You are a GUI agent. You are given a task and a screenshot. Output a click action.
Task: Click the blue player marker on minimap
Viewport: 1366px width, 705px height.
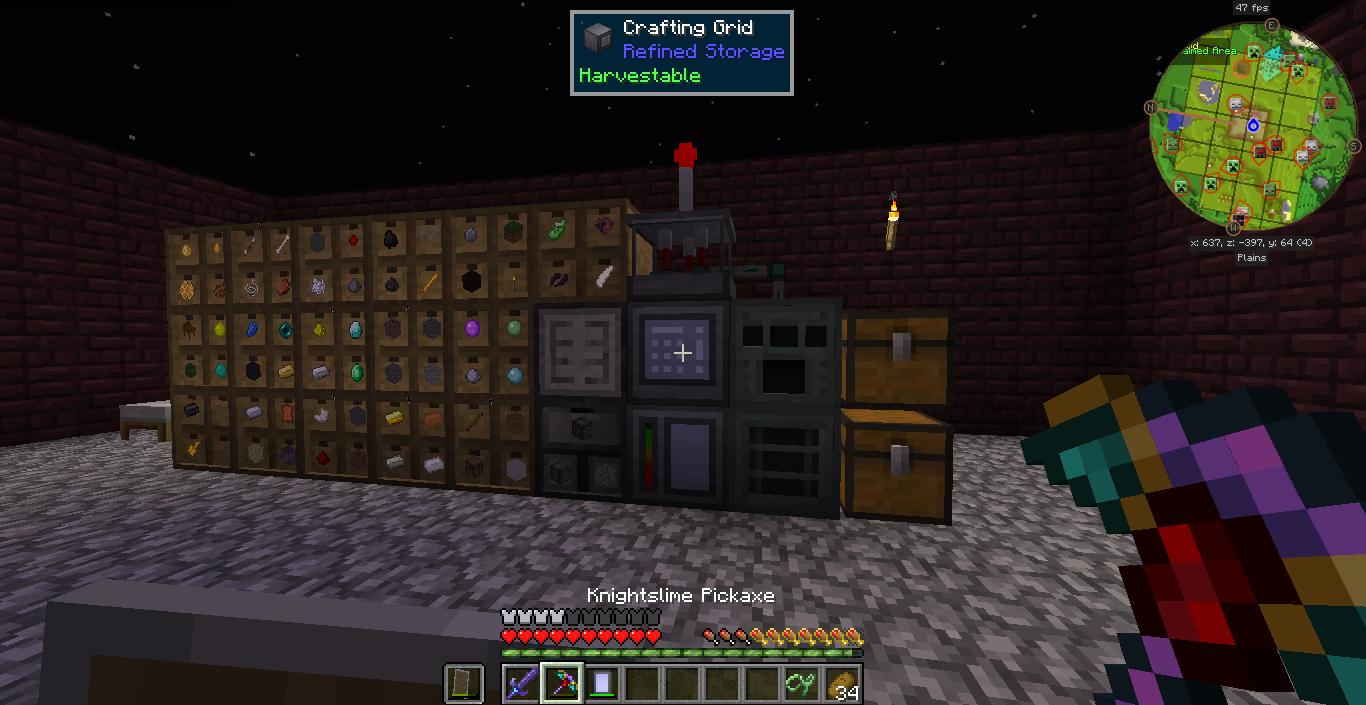1253,125
